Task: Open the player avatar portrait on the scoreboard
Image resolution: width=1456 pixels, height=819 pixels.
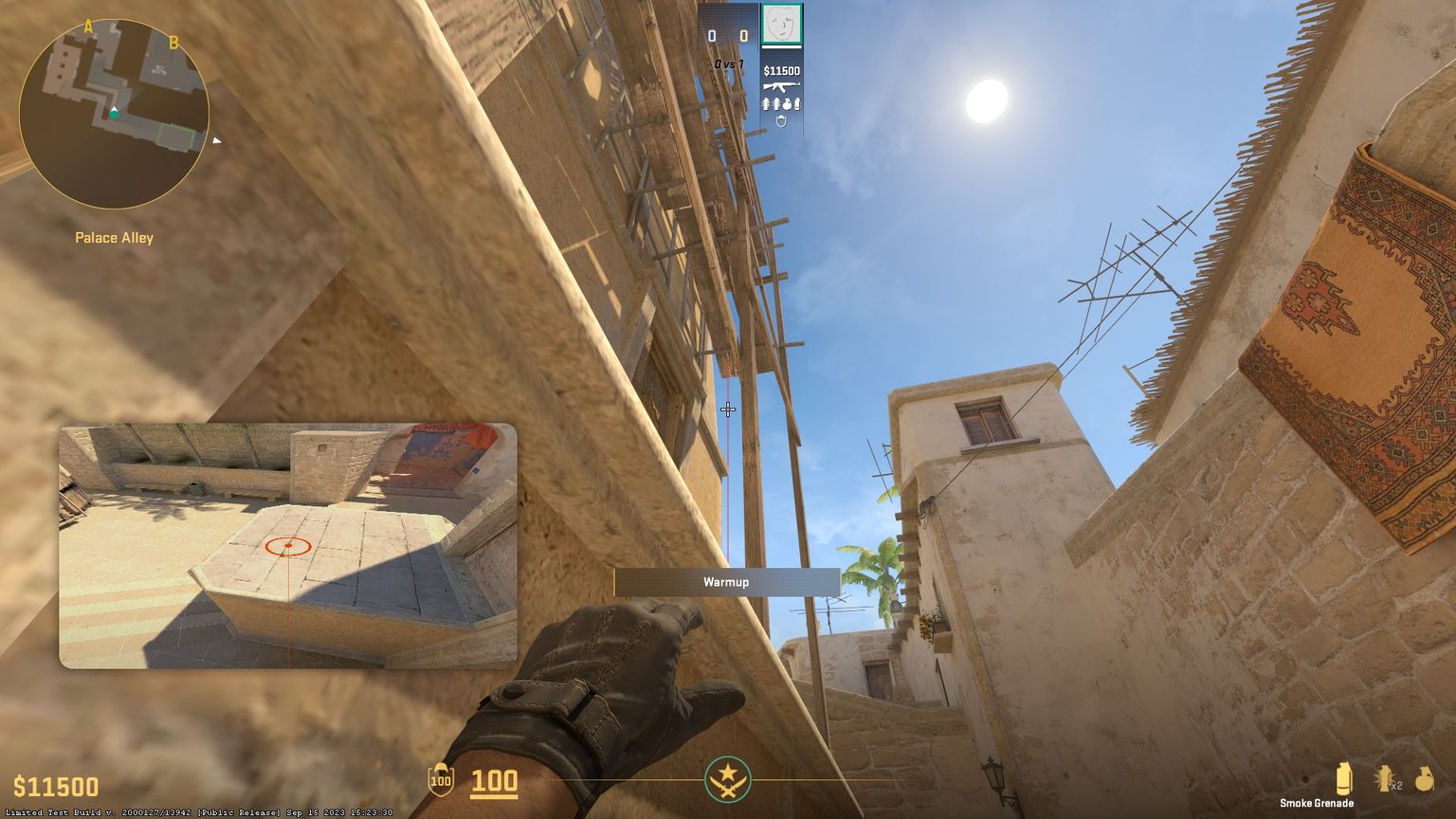Action: [x=782, y=24]
